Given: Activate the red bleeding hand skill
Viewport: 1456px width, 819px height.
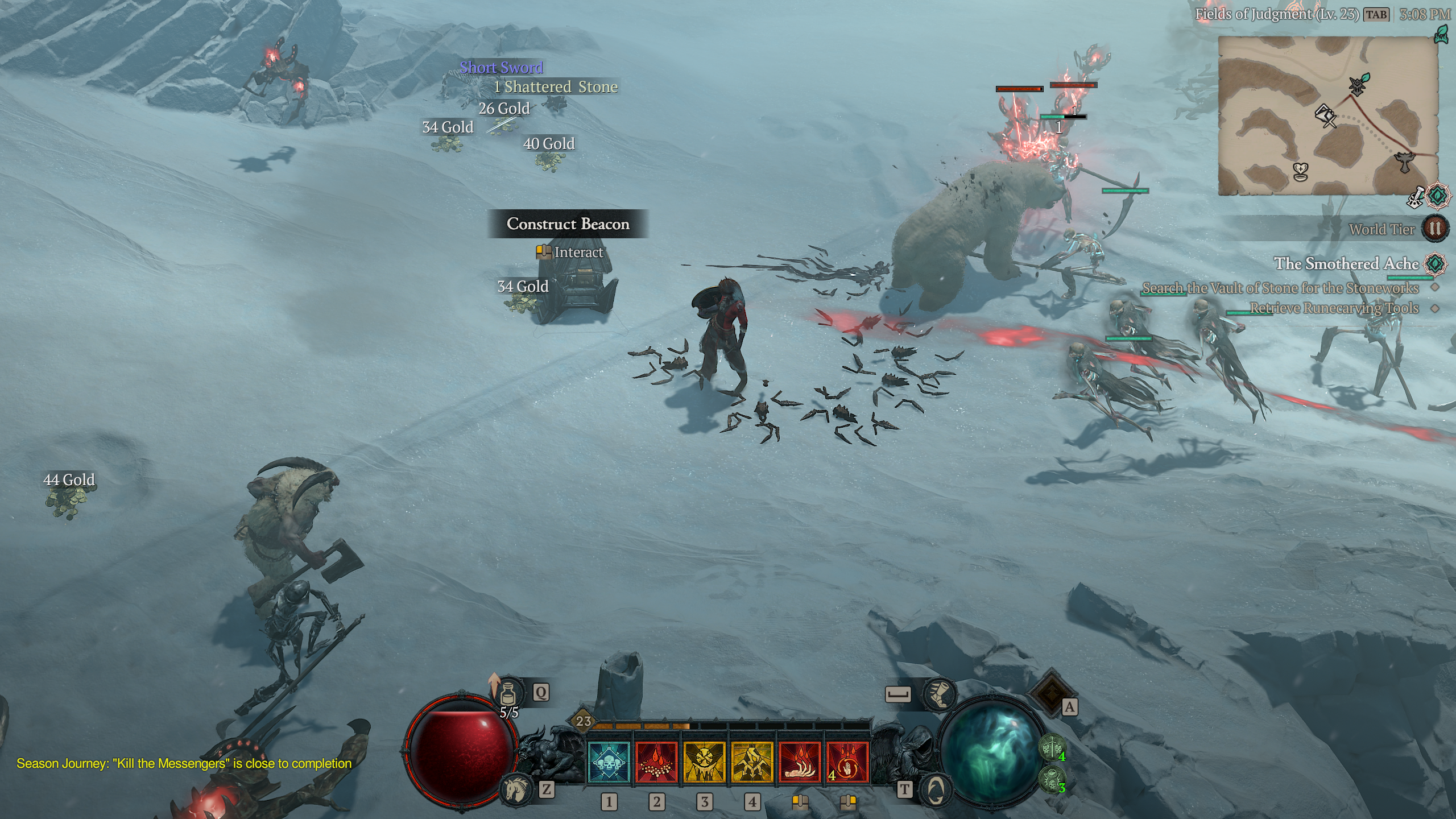Looking at the screenshot, I should click(800, 763).
